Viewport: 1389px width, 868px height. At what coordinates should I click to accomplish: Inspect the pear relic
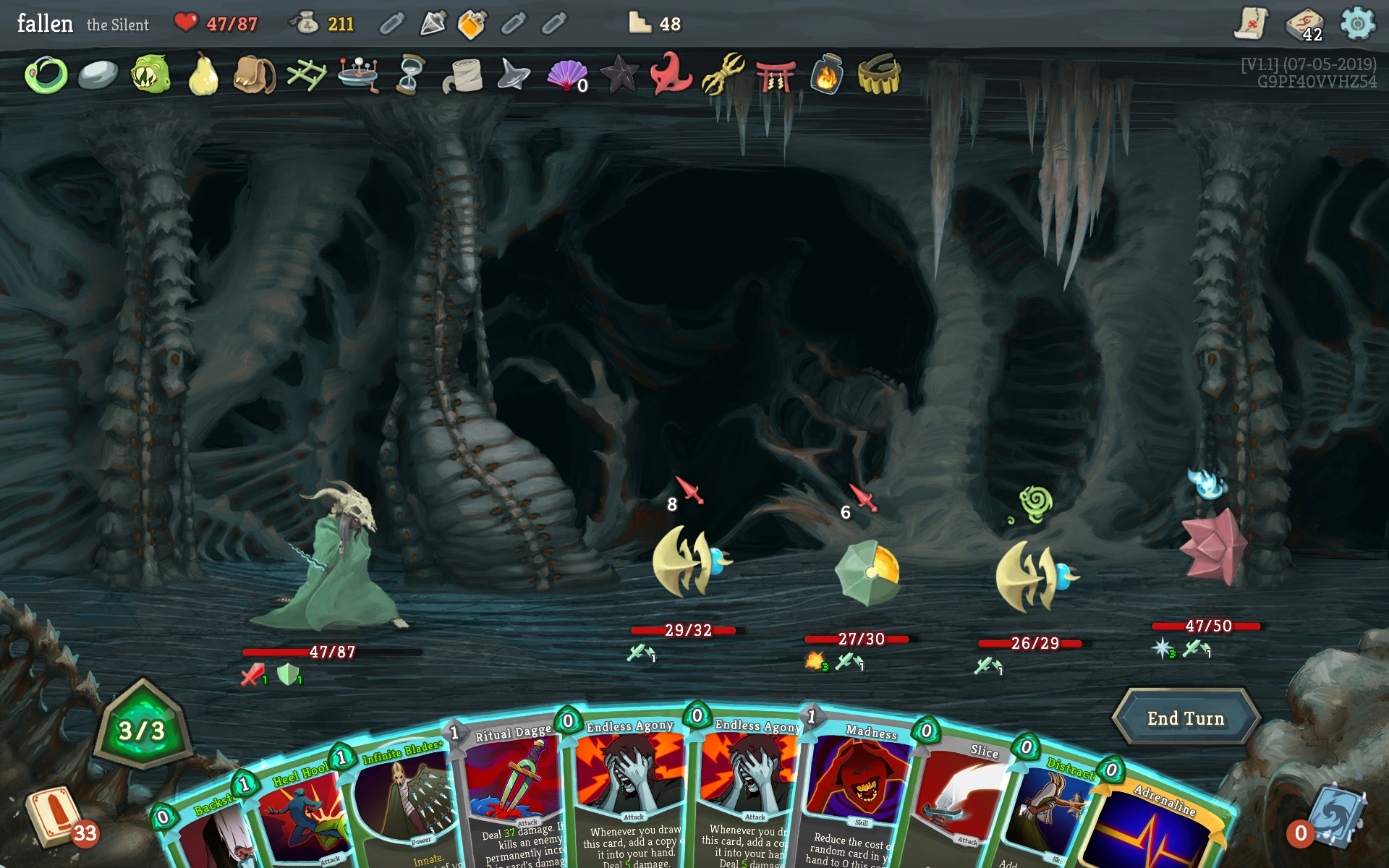[x=203, y=75]
